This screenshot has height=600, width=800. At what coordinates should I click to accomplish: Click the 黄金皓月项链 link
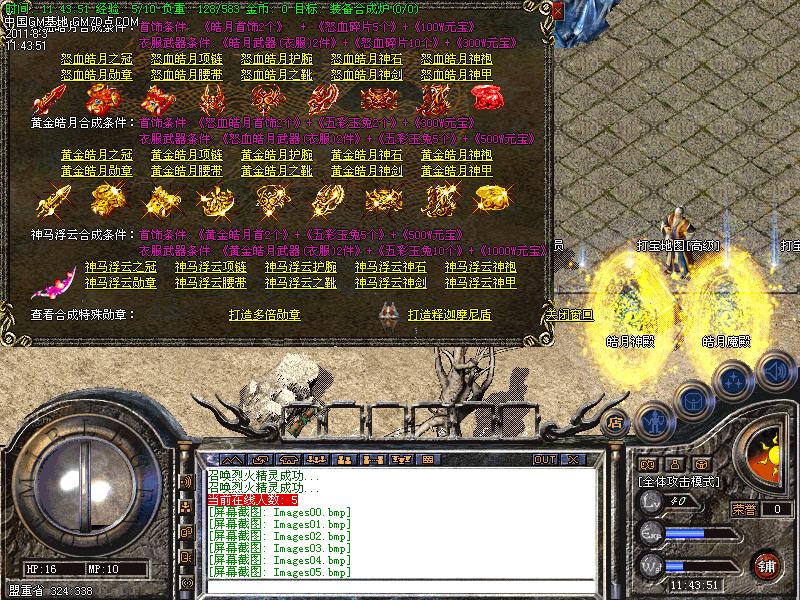tap(187, 155)
